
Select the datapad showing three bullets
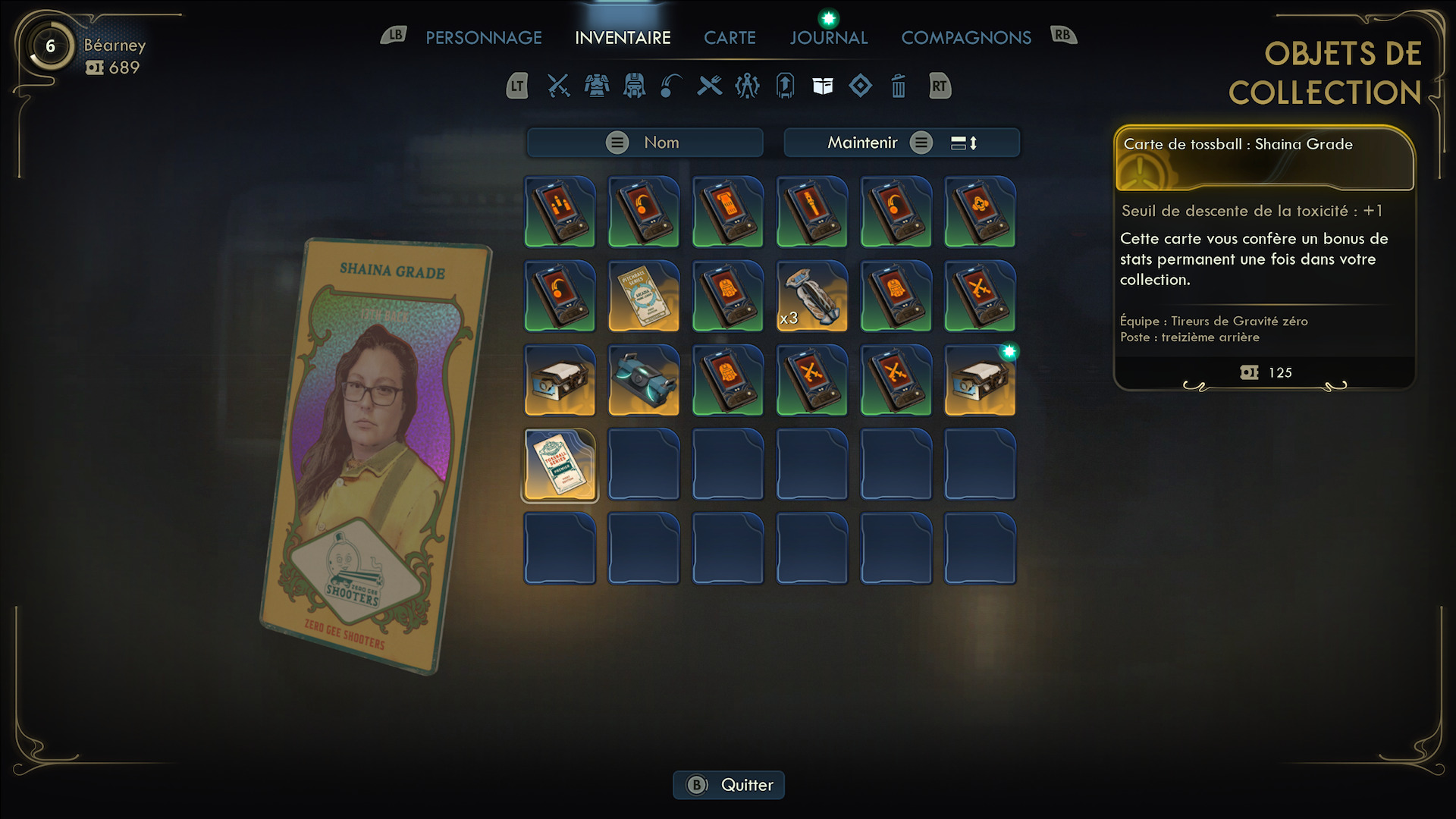(x=560, y=212)
